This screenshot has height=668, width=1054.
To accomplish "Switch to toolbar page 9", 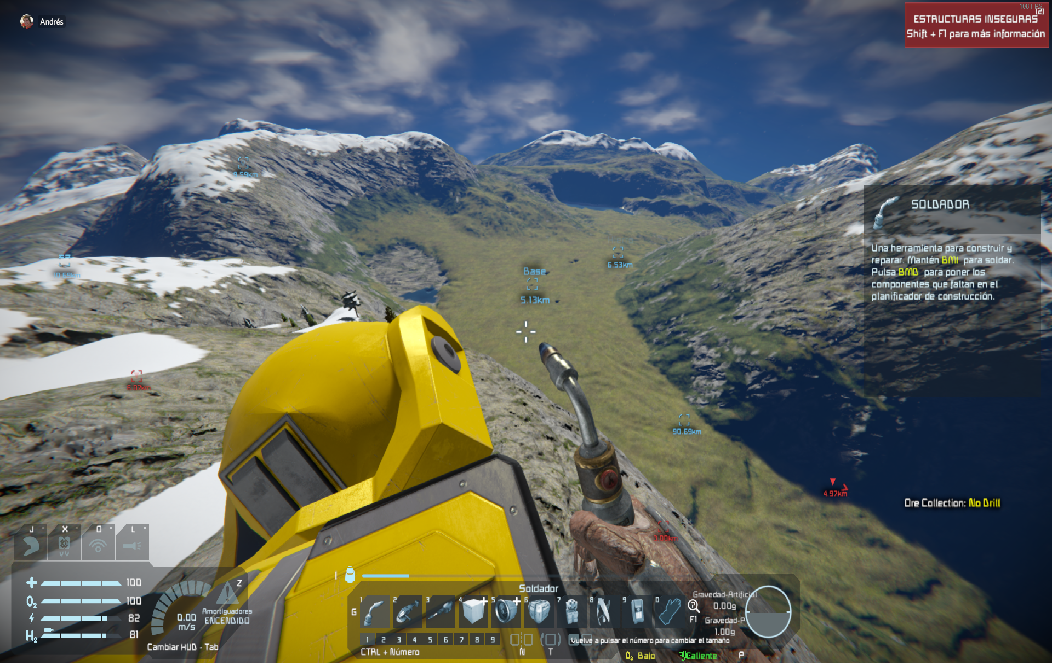I will click(x=494, y=639).
